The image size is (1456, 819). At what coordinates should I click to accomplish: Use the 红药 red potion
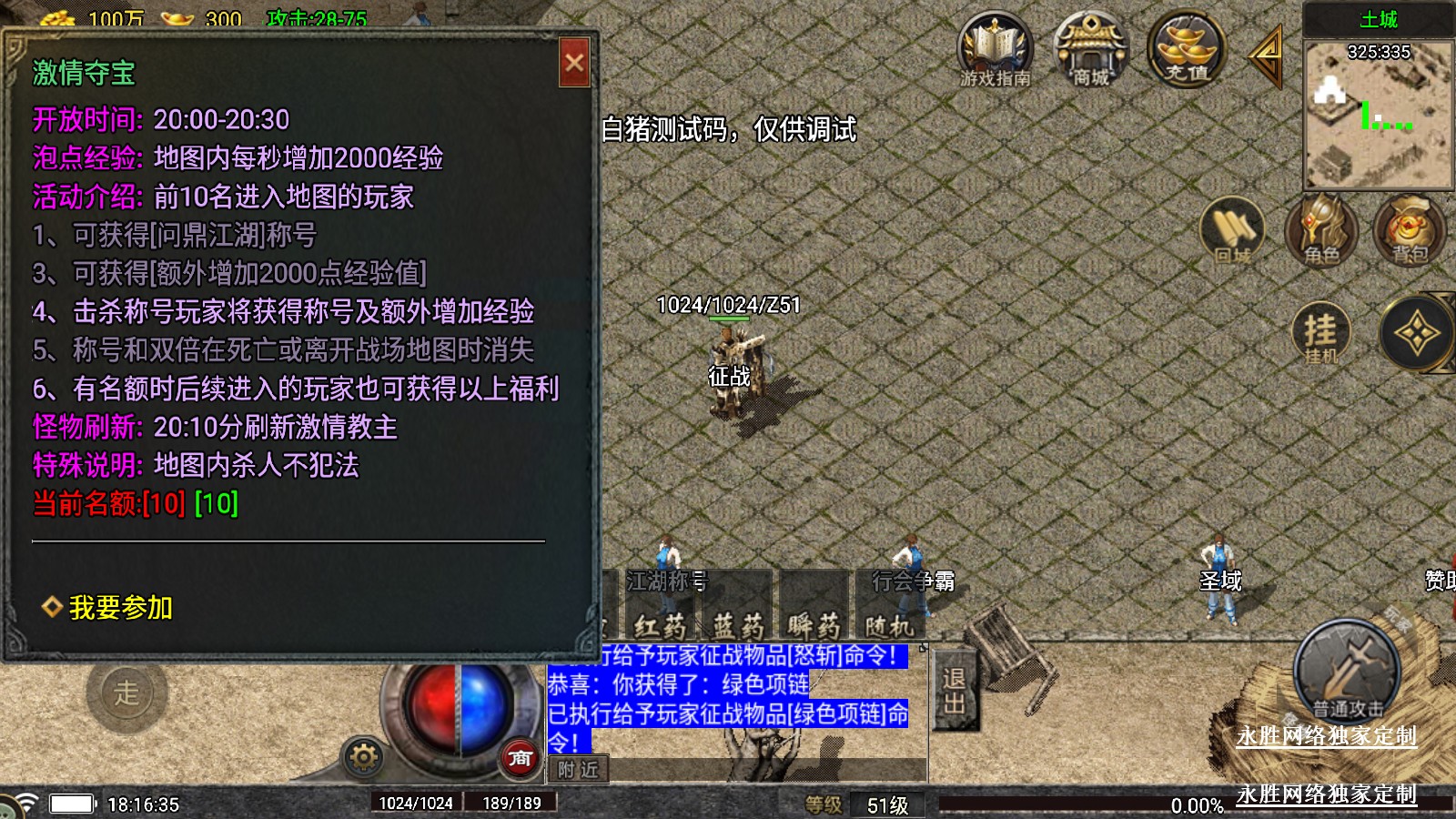(x=660, y=626)
